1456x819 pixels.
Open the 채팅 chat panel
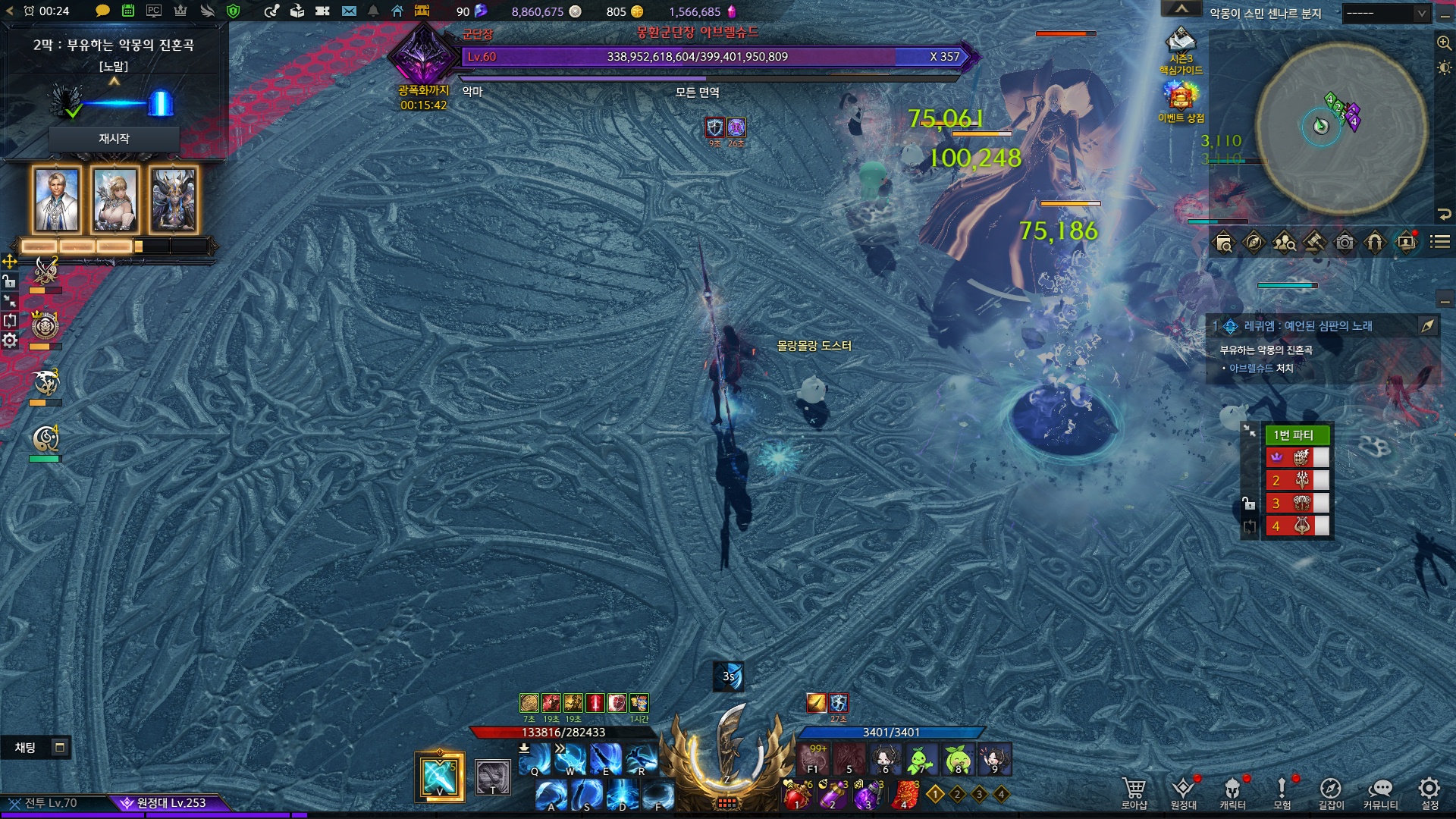coord(25,748)
